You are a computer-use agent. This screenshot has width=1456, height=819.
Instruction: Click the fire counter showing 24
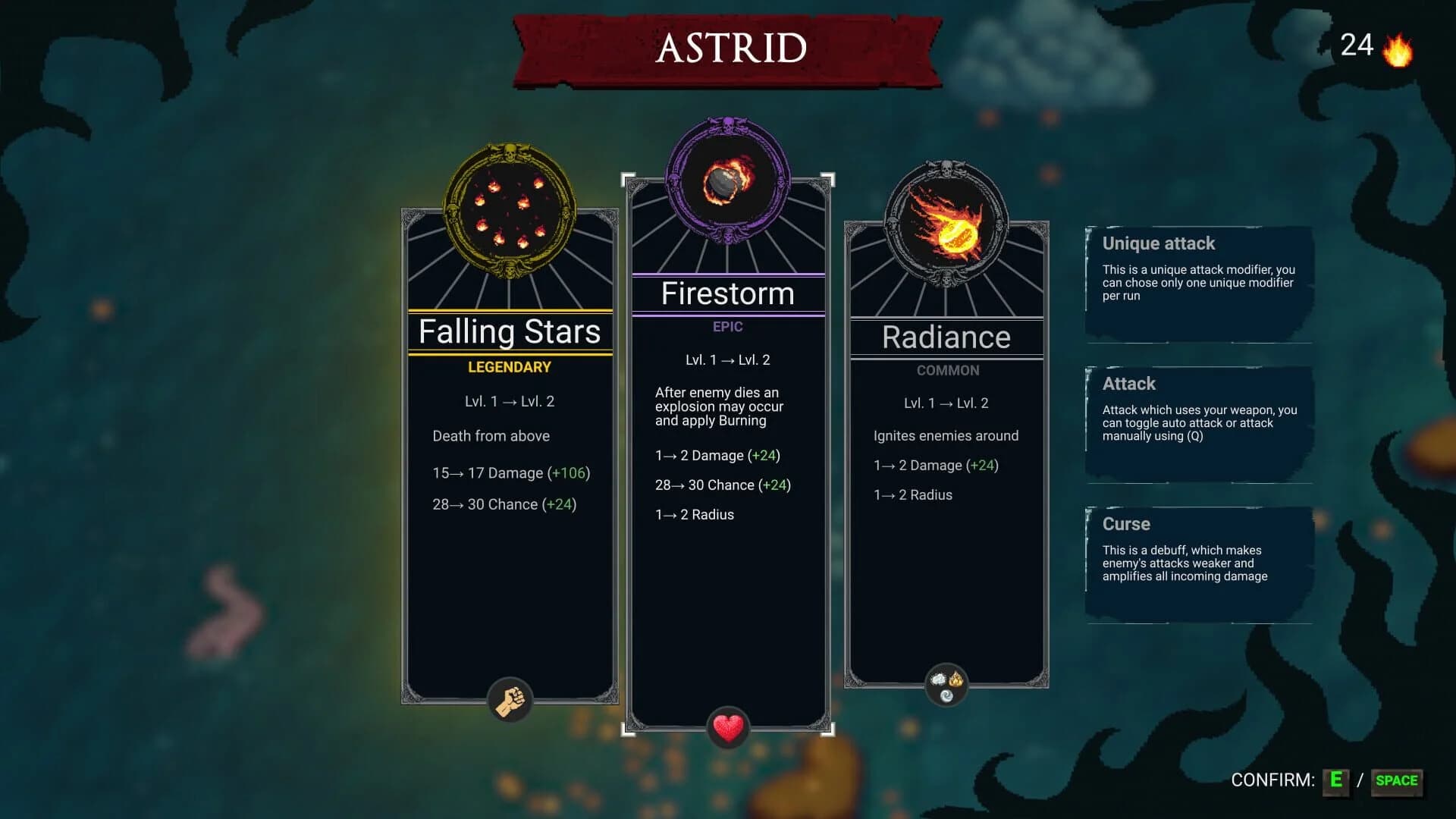[1357, 44]
